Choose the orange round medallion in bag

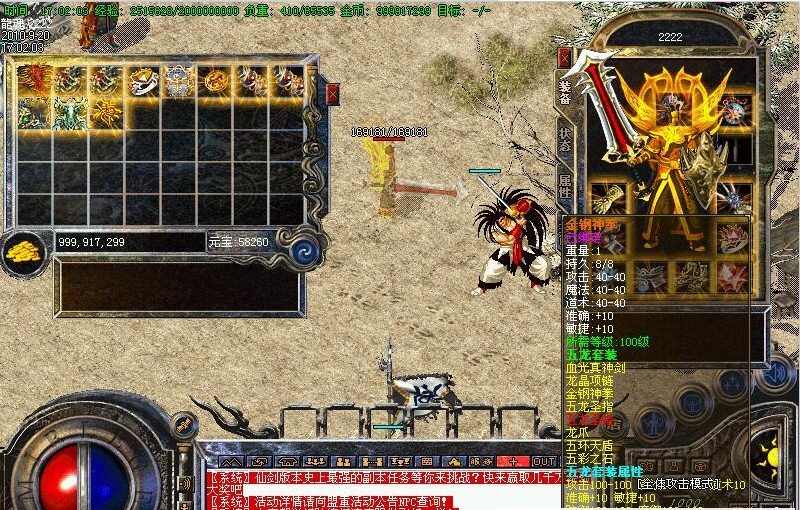[216, 81]
